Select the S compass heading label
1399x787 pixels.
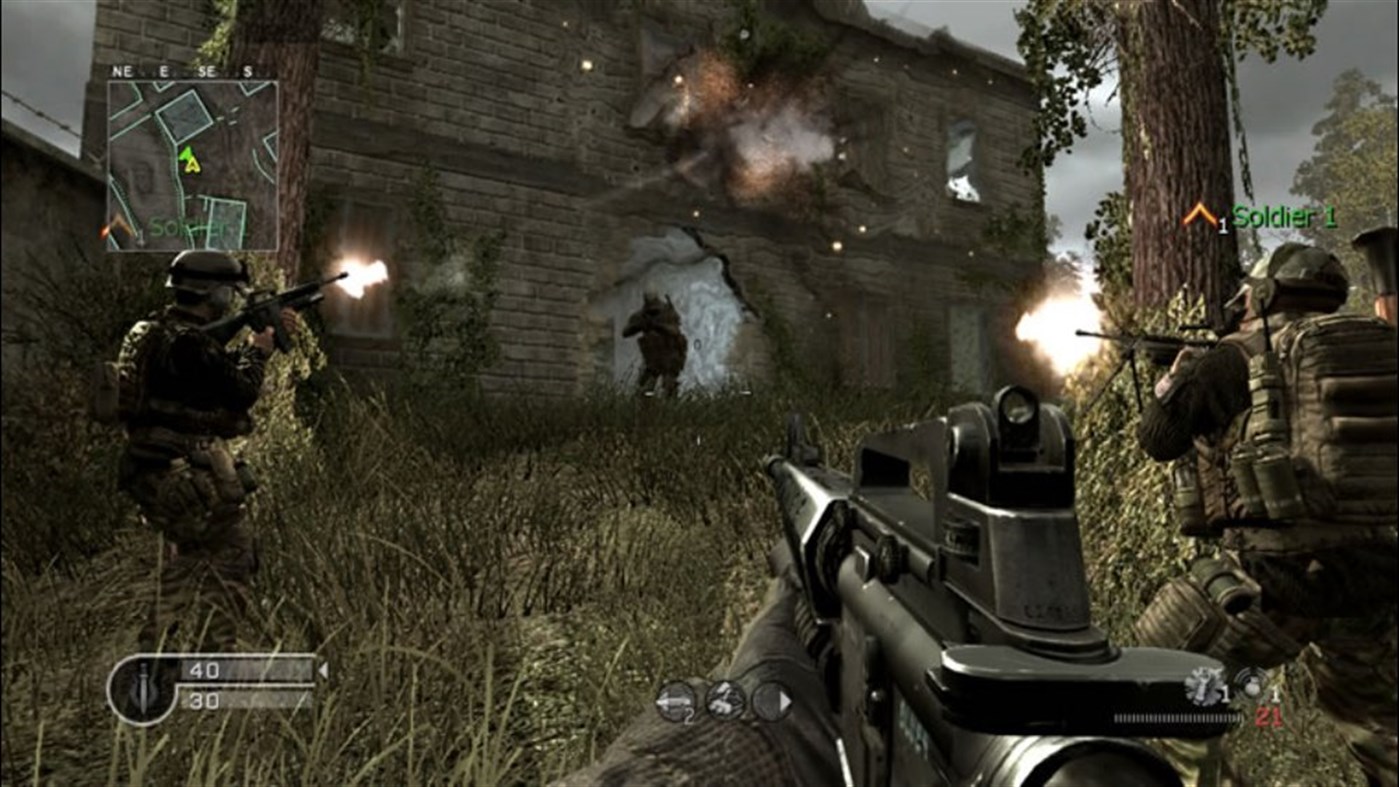point(247,71)
